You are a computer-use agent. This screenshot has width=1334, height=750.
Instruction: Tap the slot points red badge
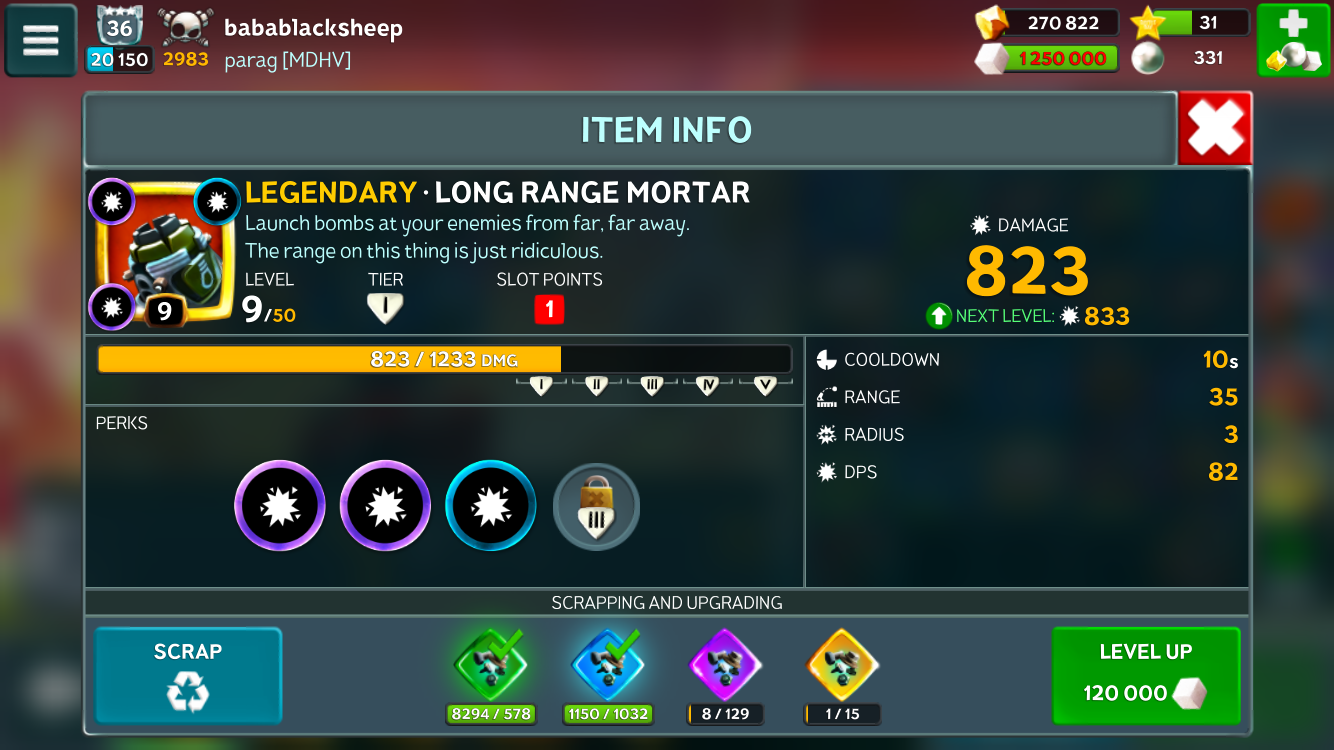pos(549,309)
